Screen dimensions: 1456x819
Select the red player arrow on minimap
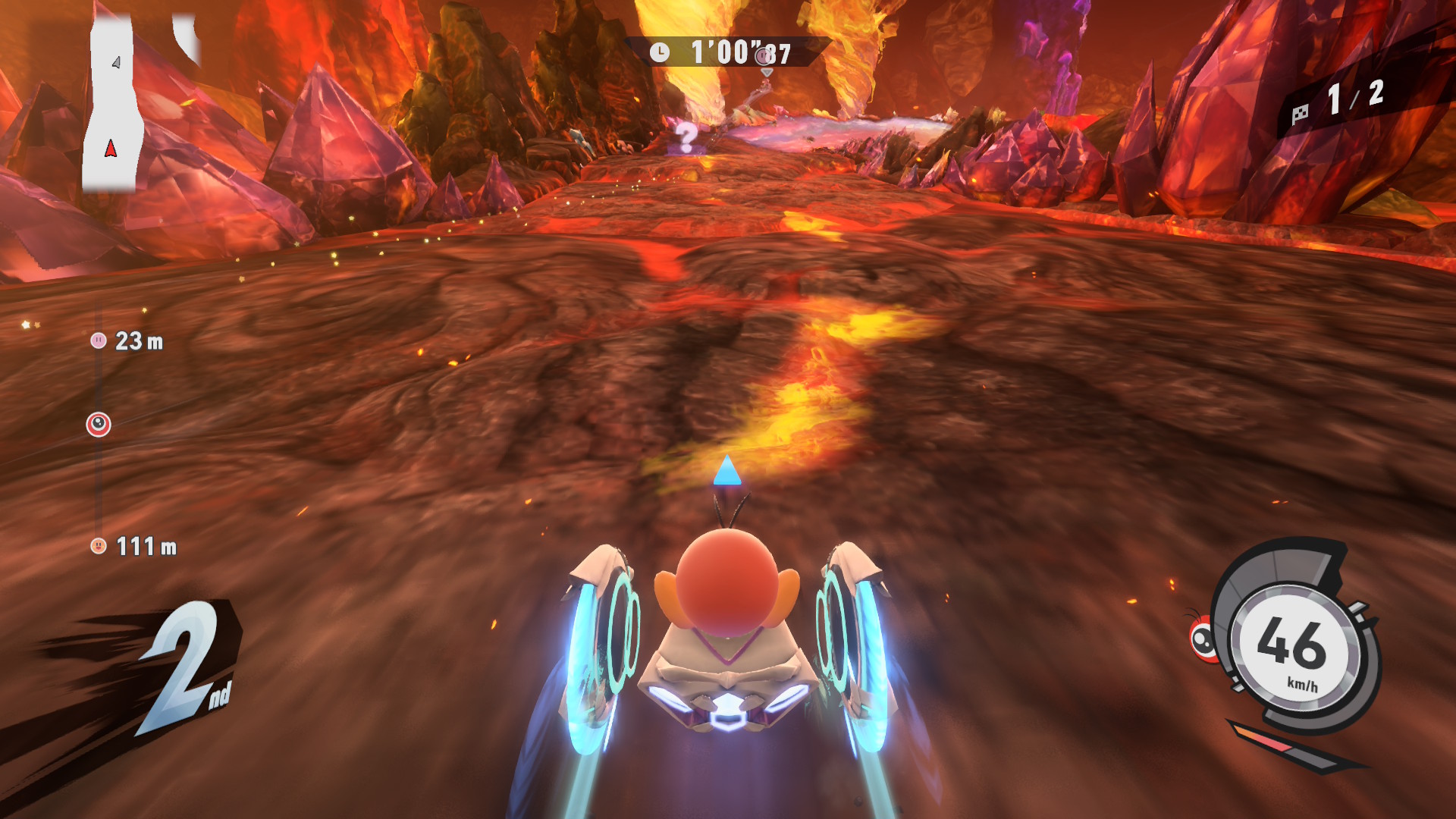click(111, 149)
